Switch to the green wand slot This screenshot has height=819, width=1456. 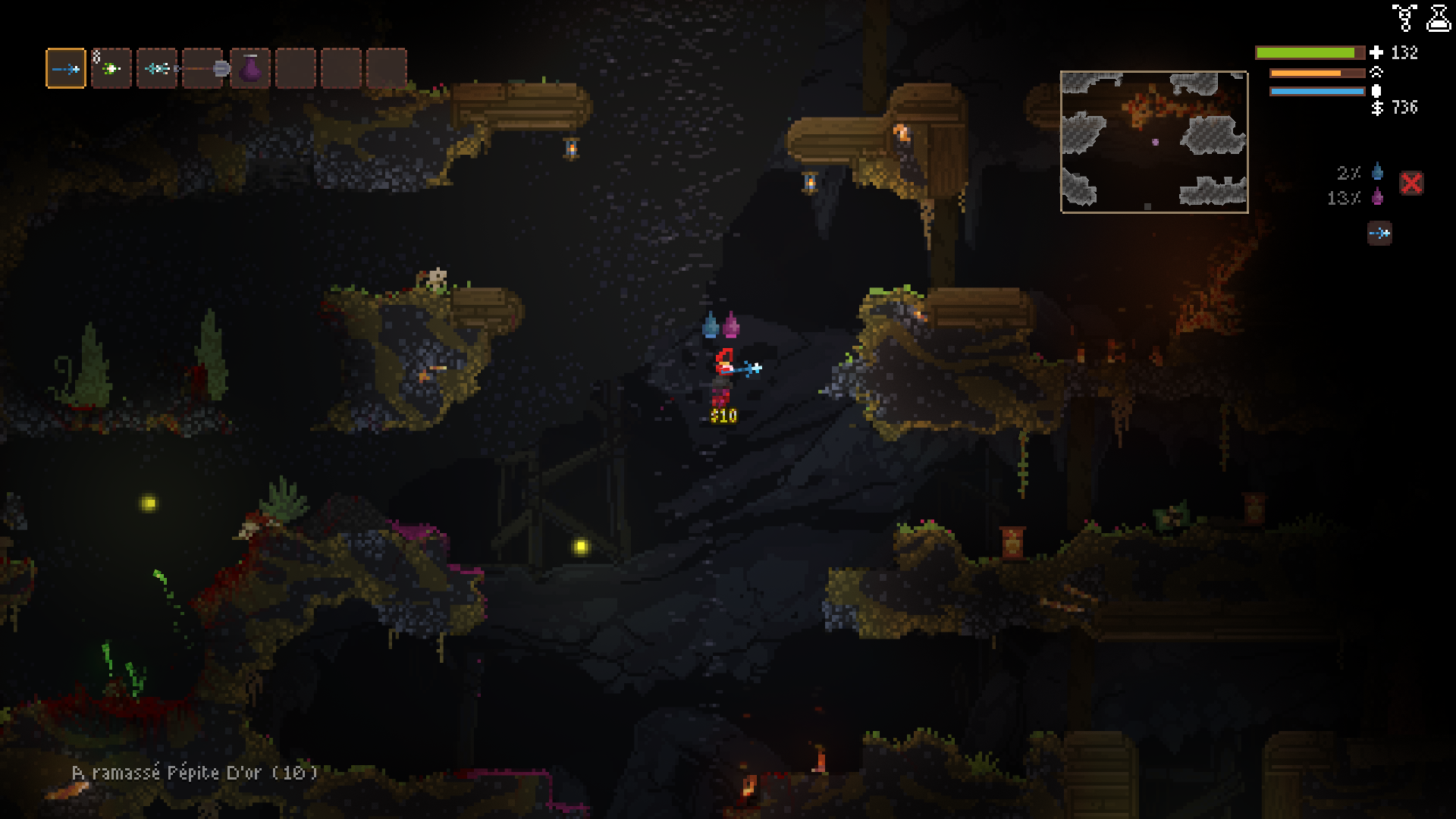pos(111,69)
